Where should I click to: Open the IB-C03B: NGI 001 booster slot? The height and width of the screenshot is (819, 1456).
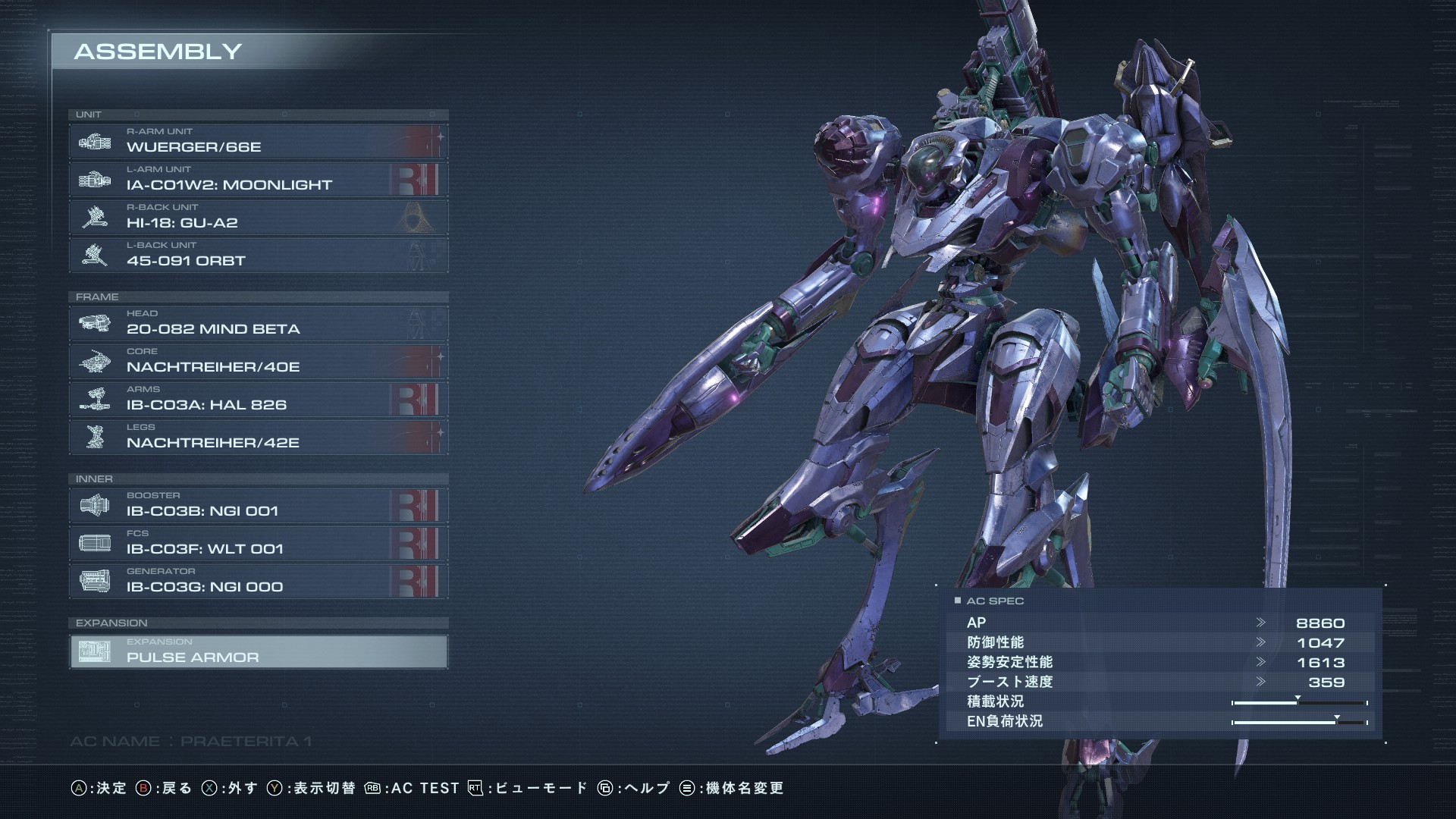tap(258, 506)
